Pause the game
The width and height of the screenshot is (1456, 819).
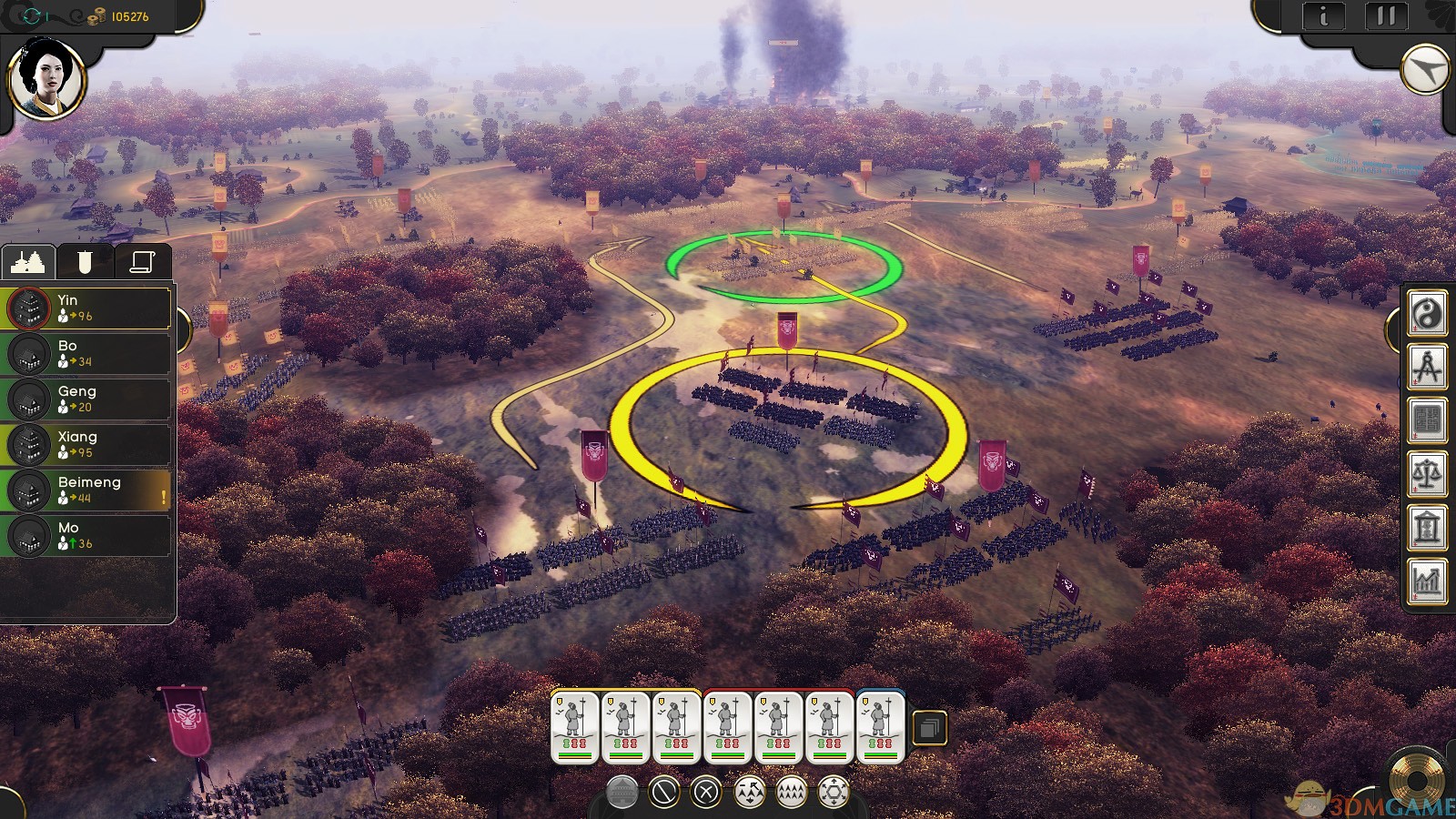1386,16
